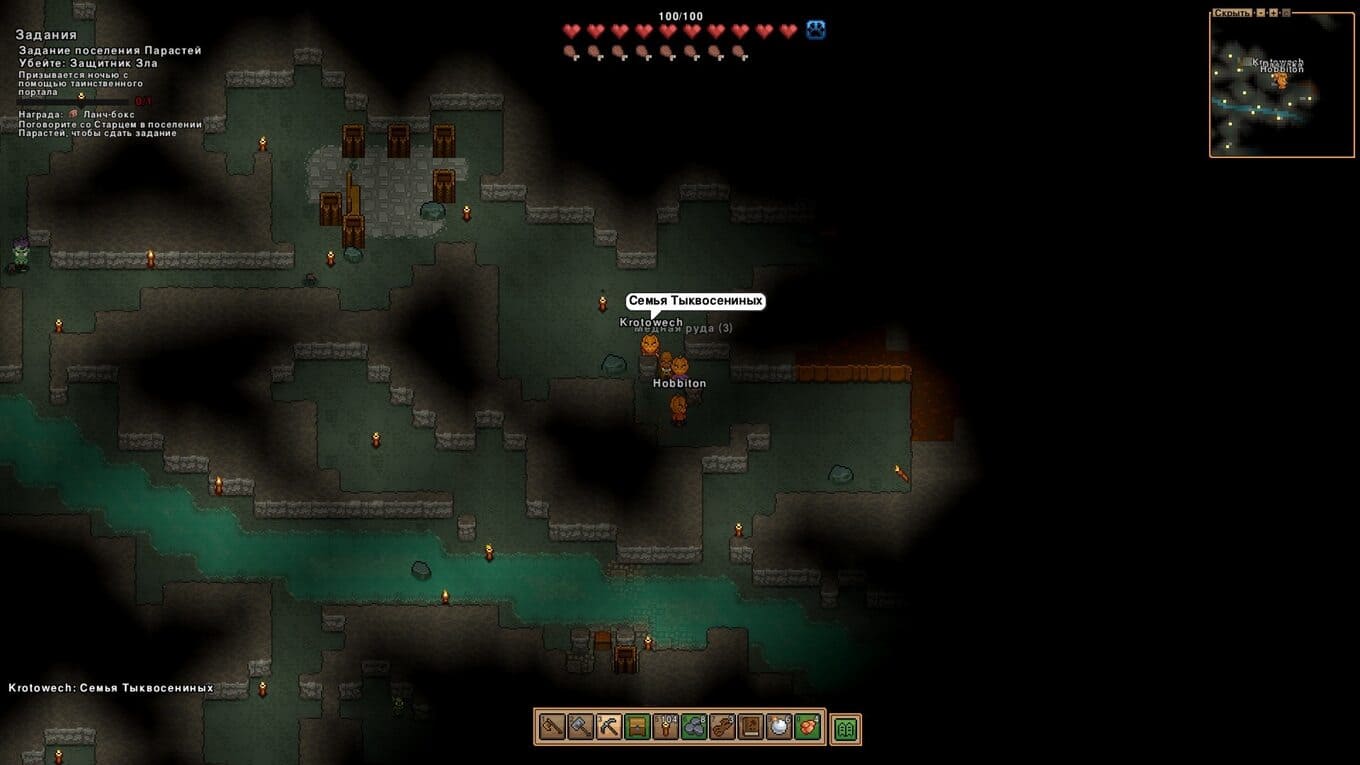Select the stone stack hotbar slot
Viewport: 1360px width, 765px height.
tap(694, 727)
